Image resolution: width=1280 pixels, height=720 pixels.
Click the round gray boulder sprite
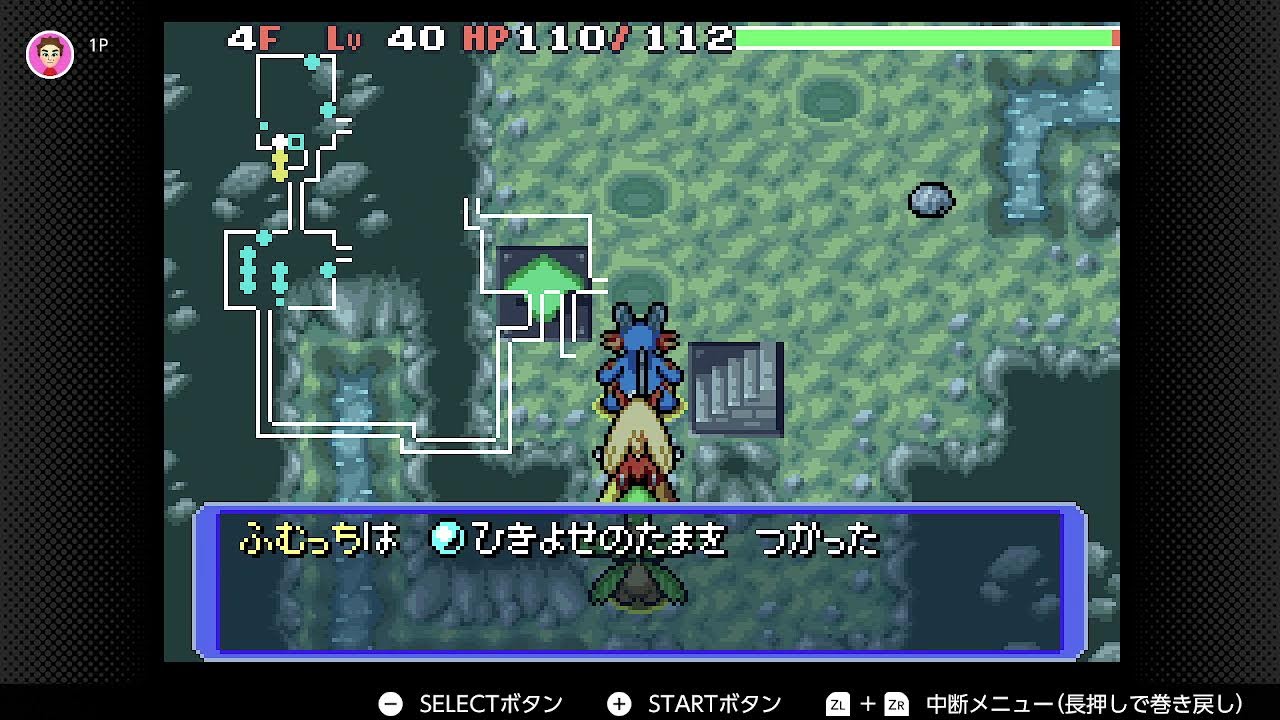[930, 200]
